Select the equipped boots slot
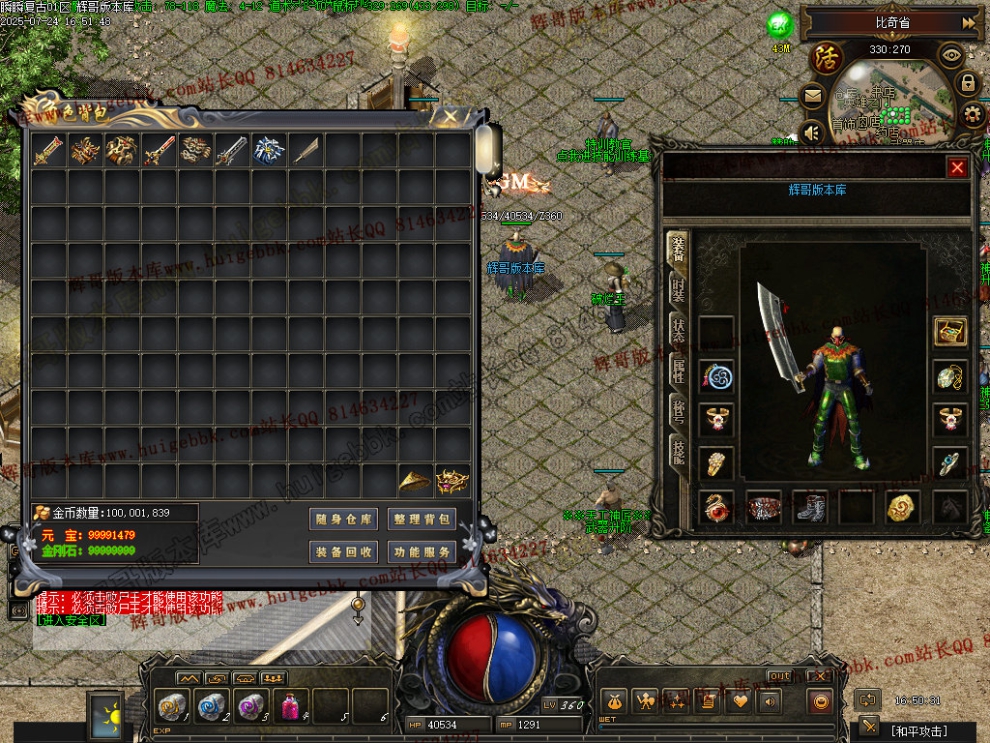Viewport: 990px width, 743px height. coord(809,507)
